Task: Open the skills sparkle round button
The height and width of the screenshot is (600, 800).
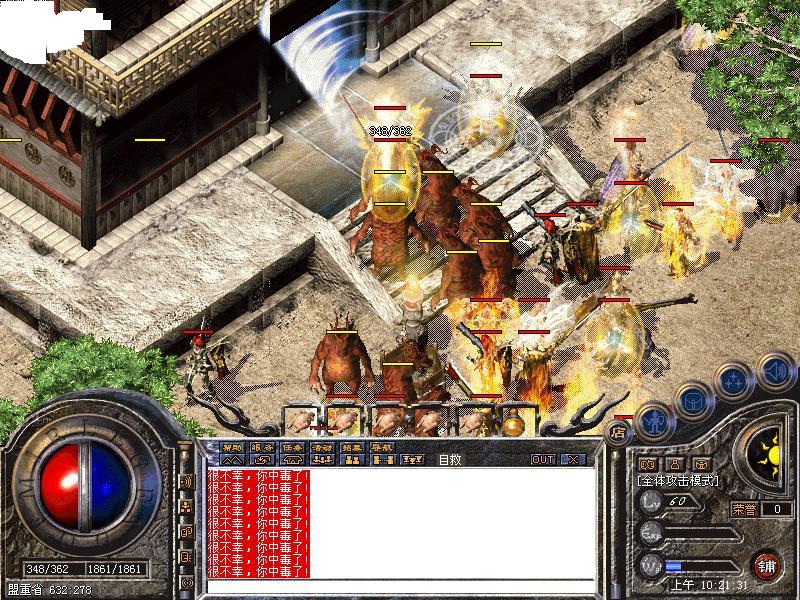Action: (734, 380)
